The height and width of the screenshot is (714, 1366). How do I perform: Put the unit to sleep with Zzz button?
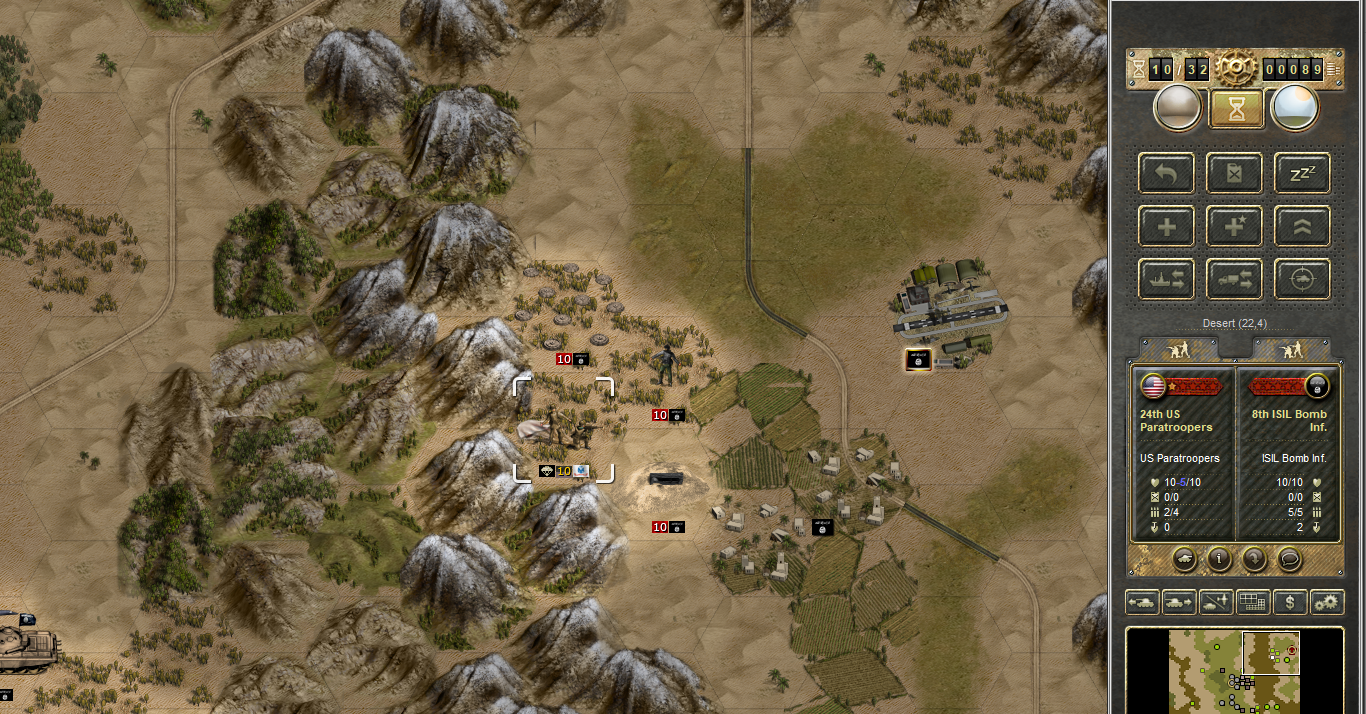1301,173
